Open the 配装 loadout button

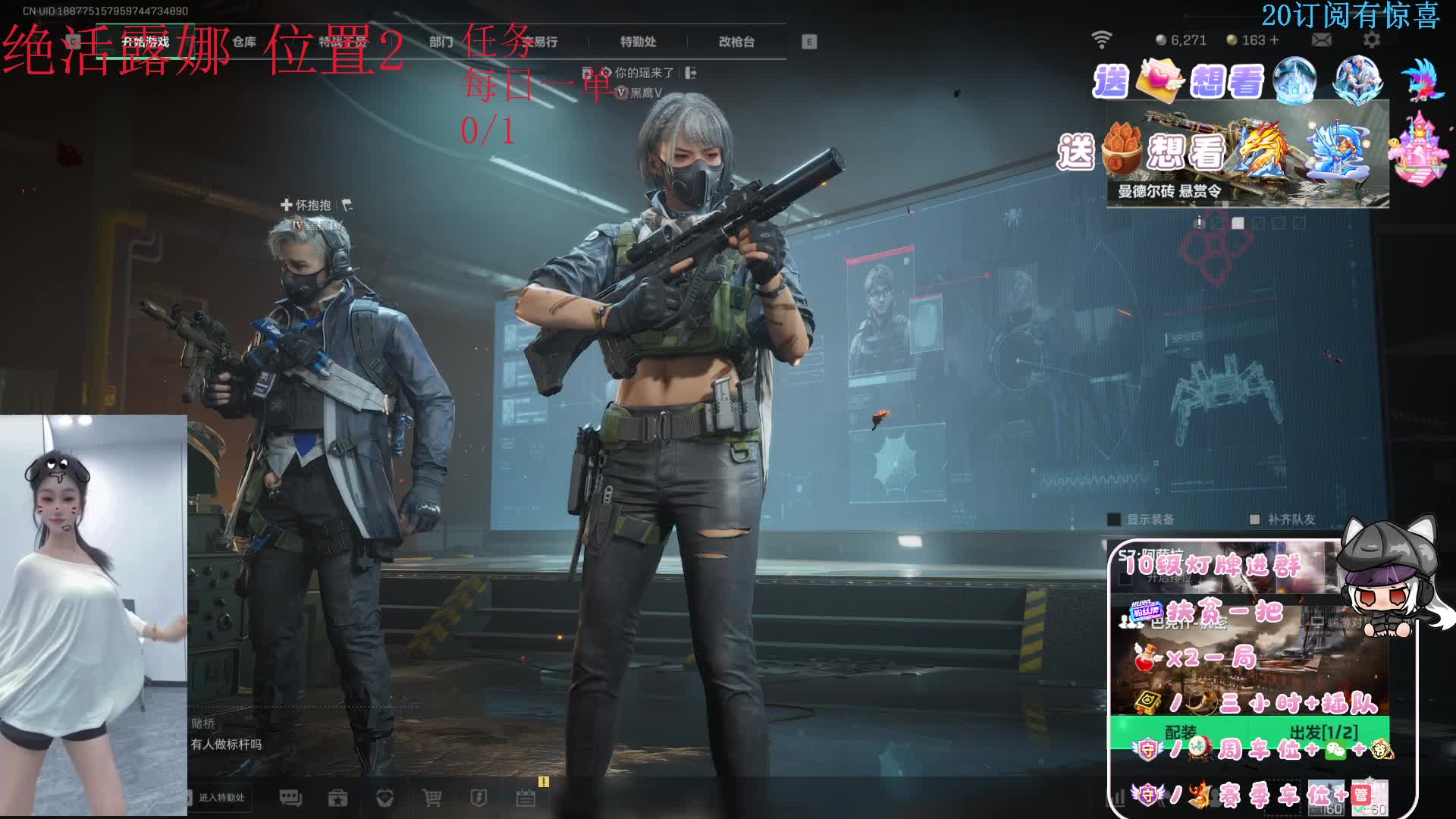[x=1180, y=733]
